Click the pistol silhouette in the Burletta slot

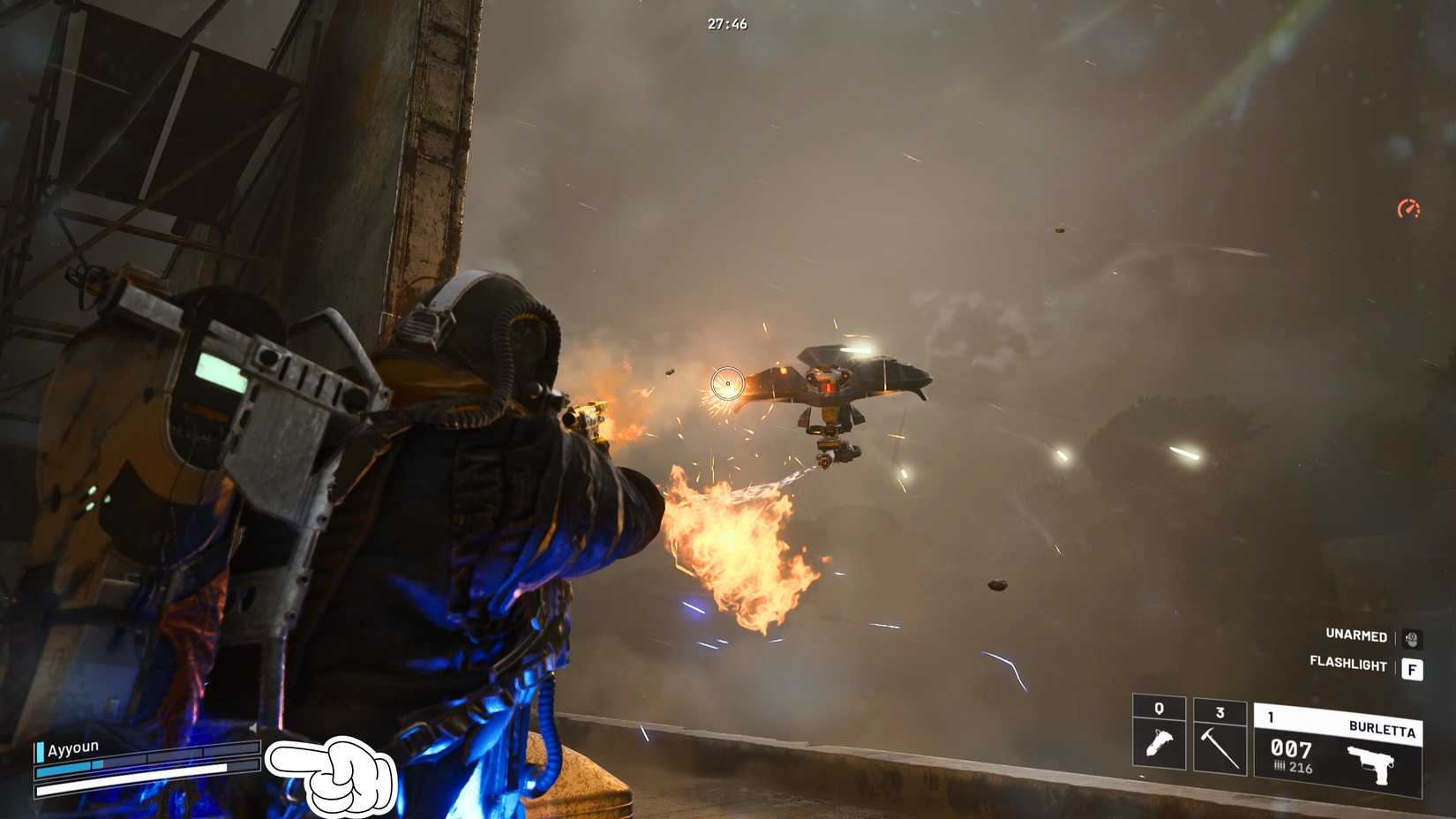click(x=1375, y=763)
